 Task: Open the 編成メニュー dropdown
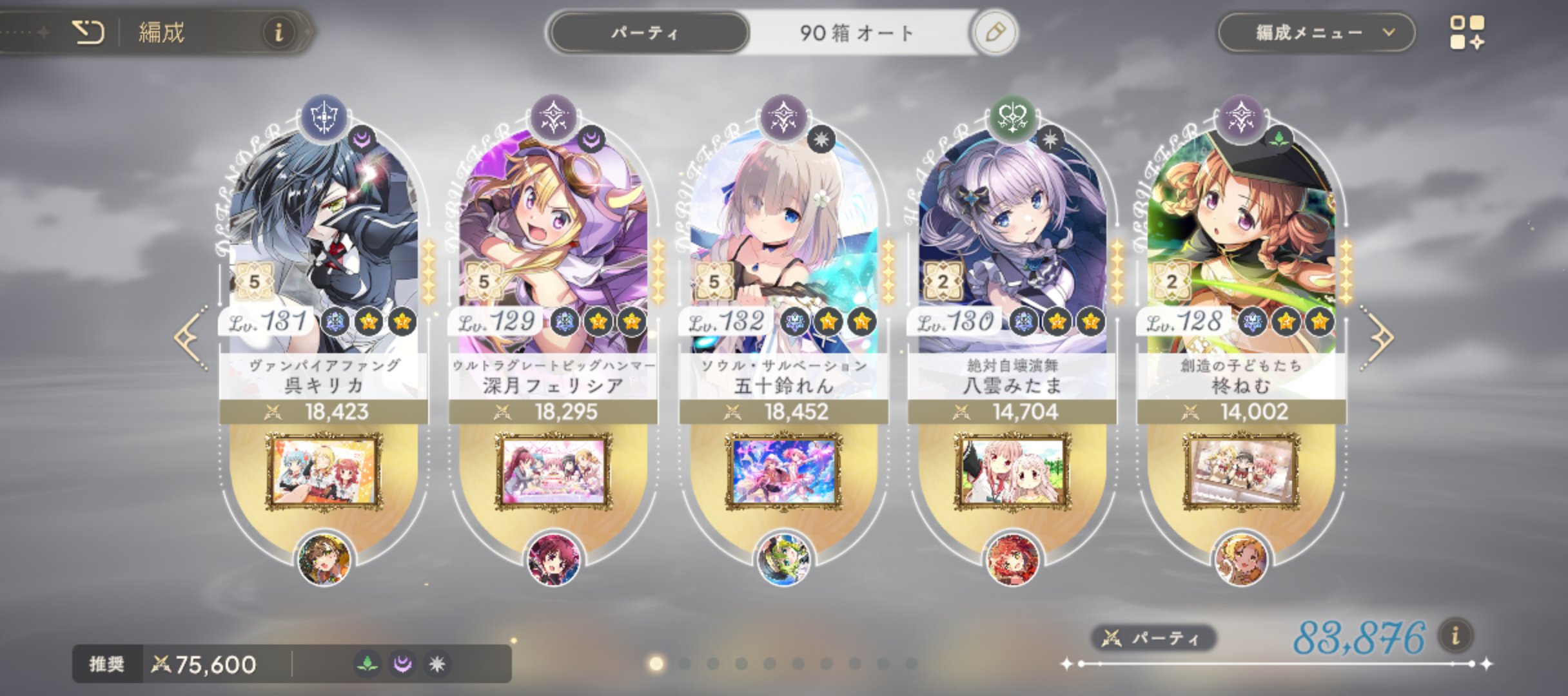[x=1316, y=32]
